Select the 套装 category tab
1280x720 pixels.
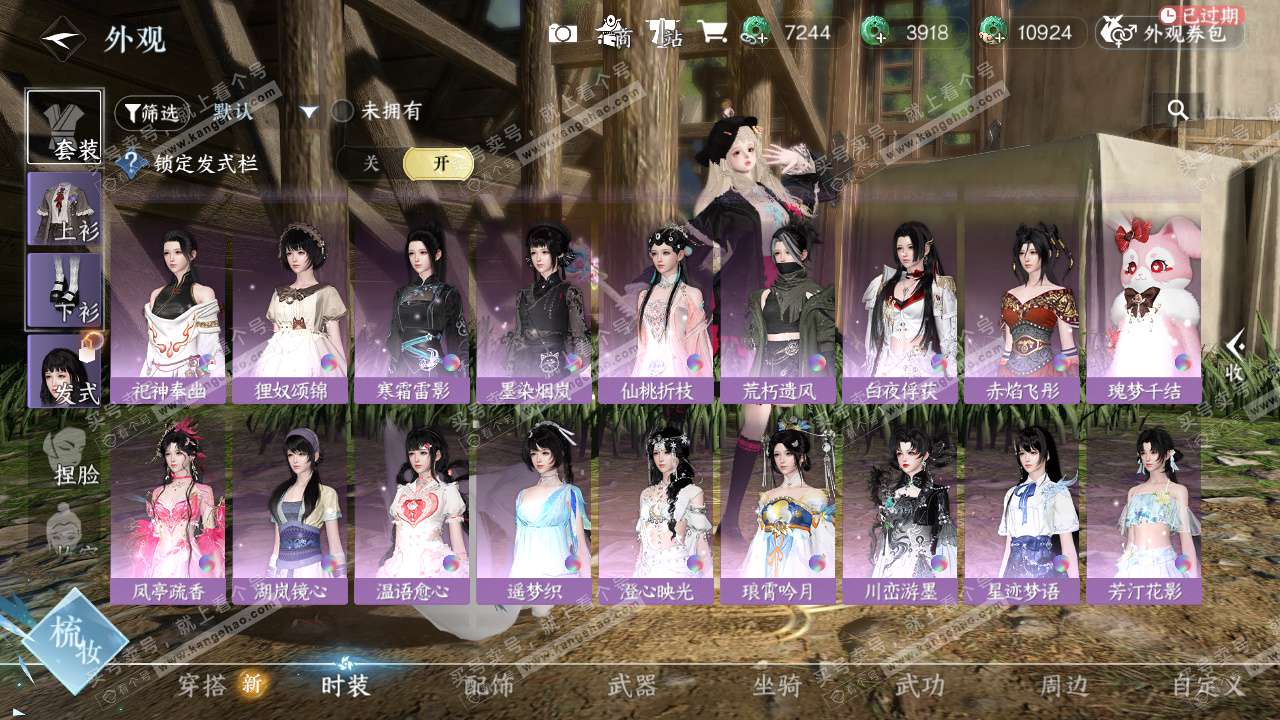[65, 127]
